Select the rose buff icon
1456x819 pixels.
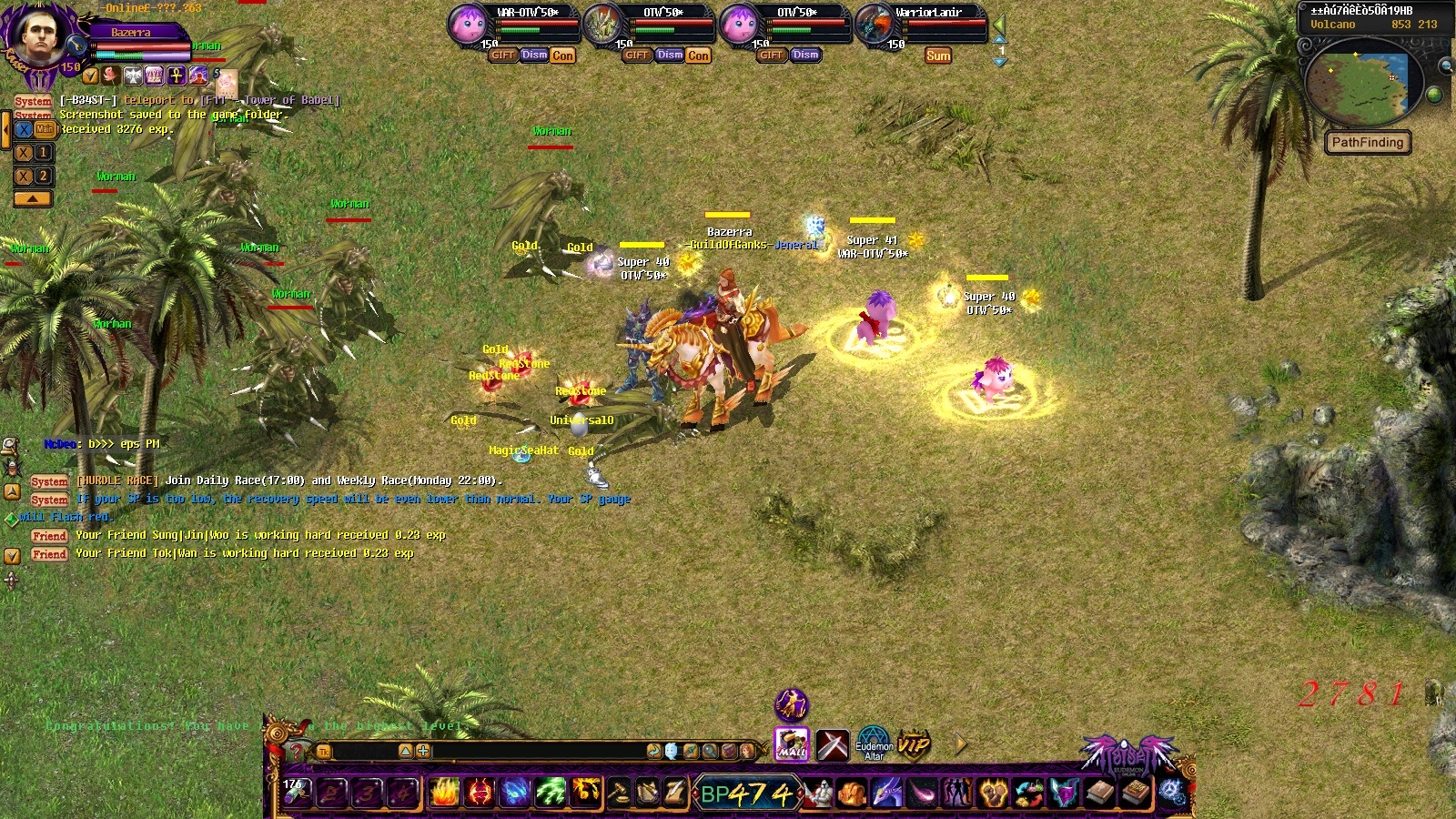(x=111, y=76)
